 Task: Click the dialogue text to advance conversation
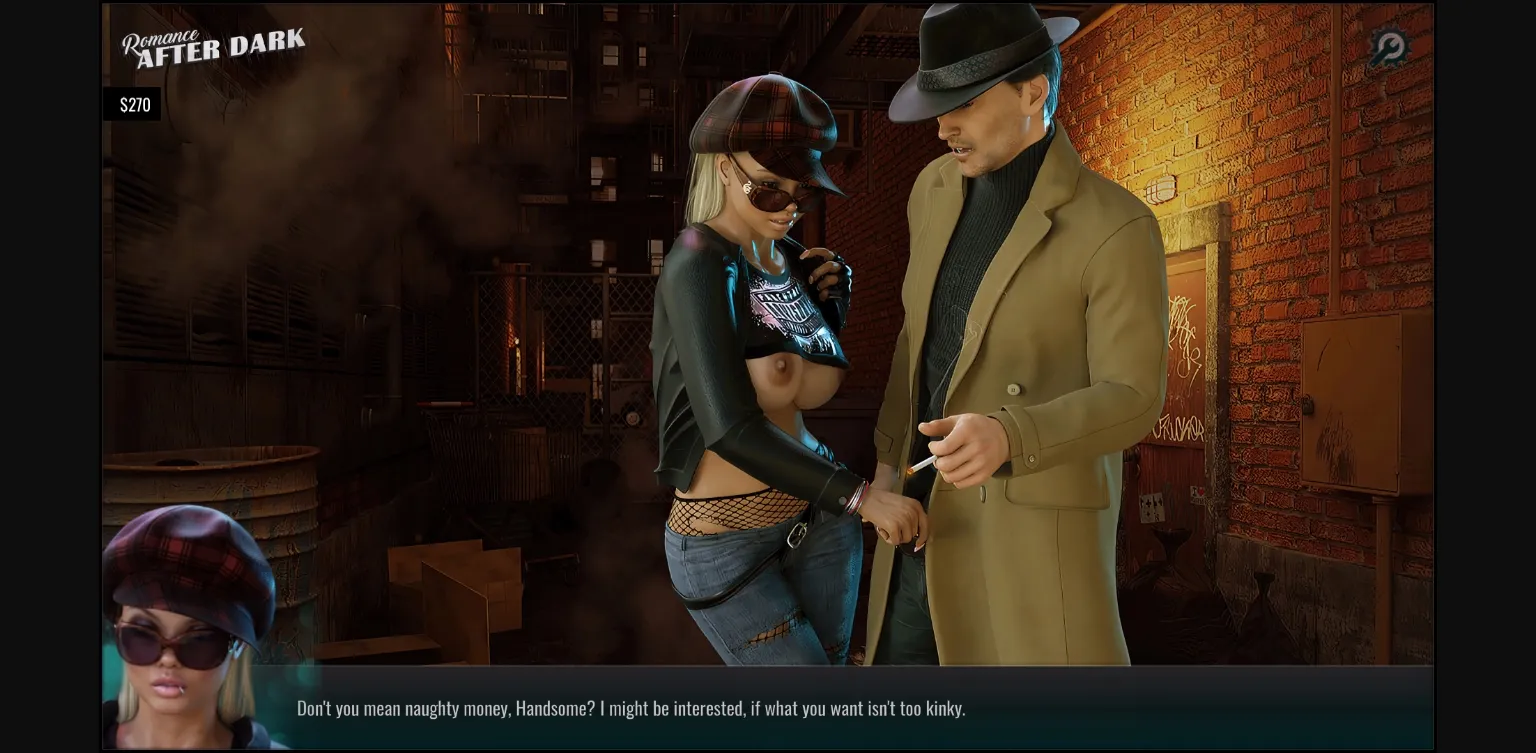pyautogui.click(x=630, y=708)
